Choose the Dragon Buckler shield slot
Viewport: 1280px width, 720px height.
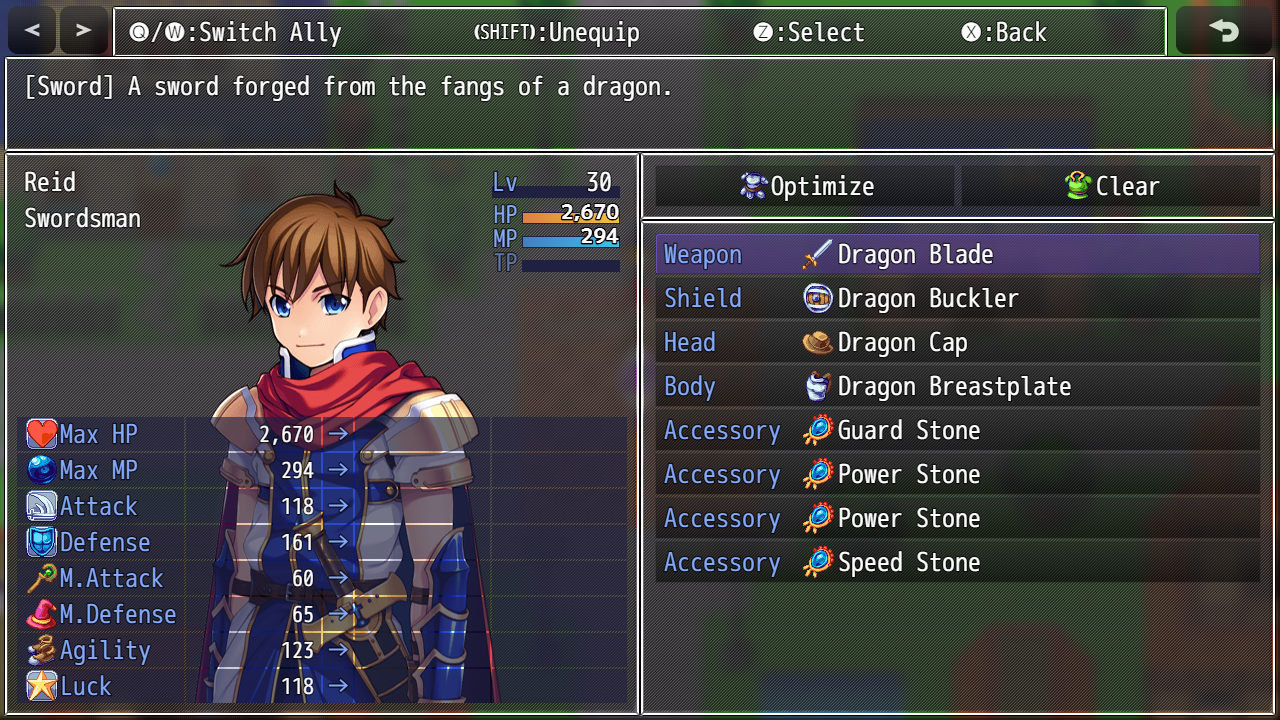pyautogui.click(x=957, y=299)
